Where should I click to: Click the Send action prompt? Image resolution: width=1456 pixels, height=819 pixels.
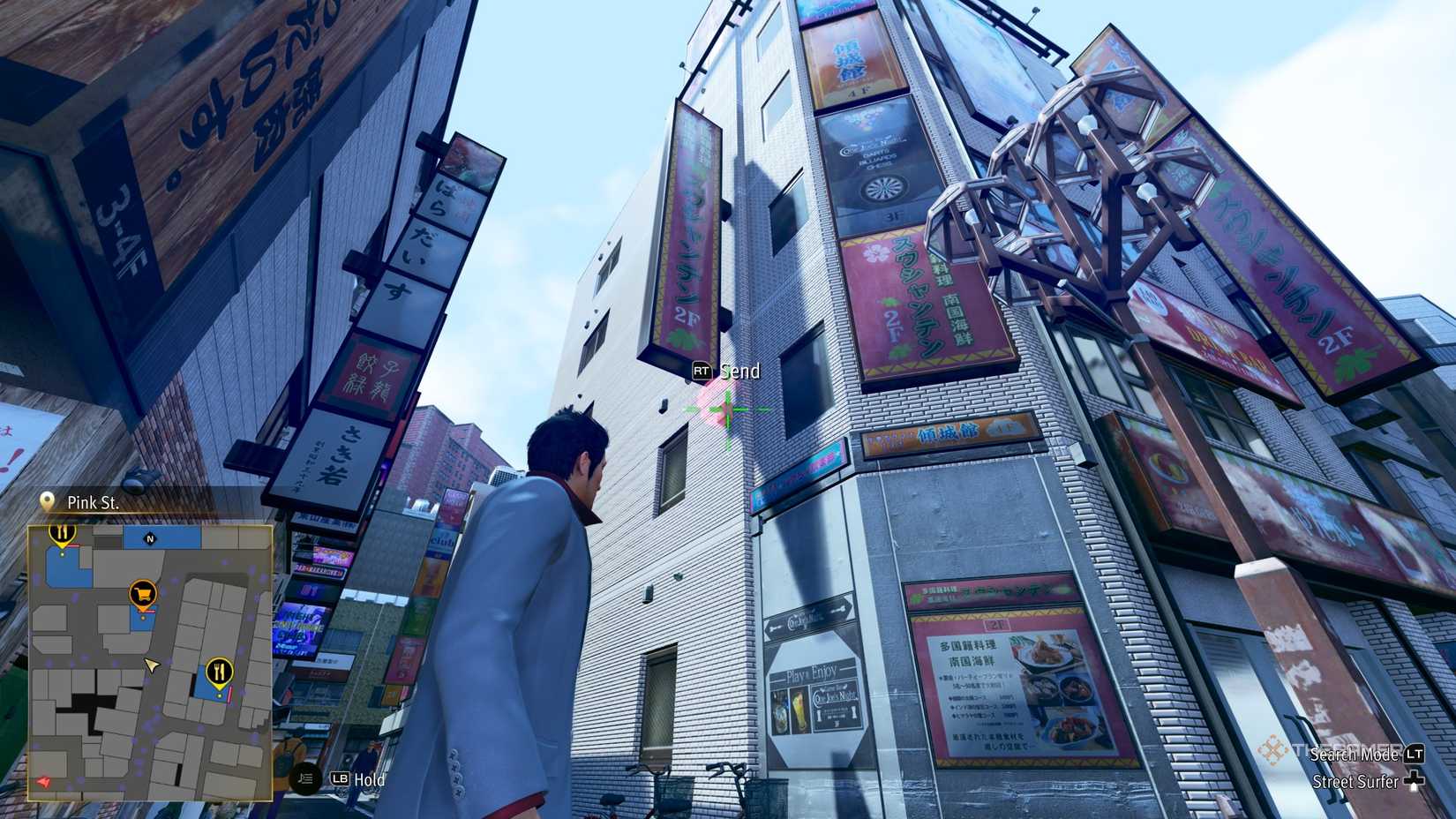pos(739,372)
